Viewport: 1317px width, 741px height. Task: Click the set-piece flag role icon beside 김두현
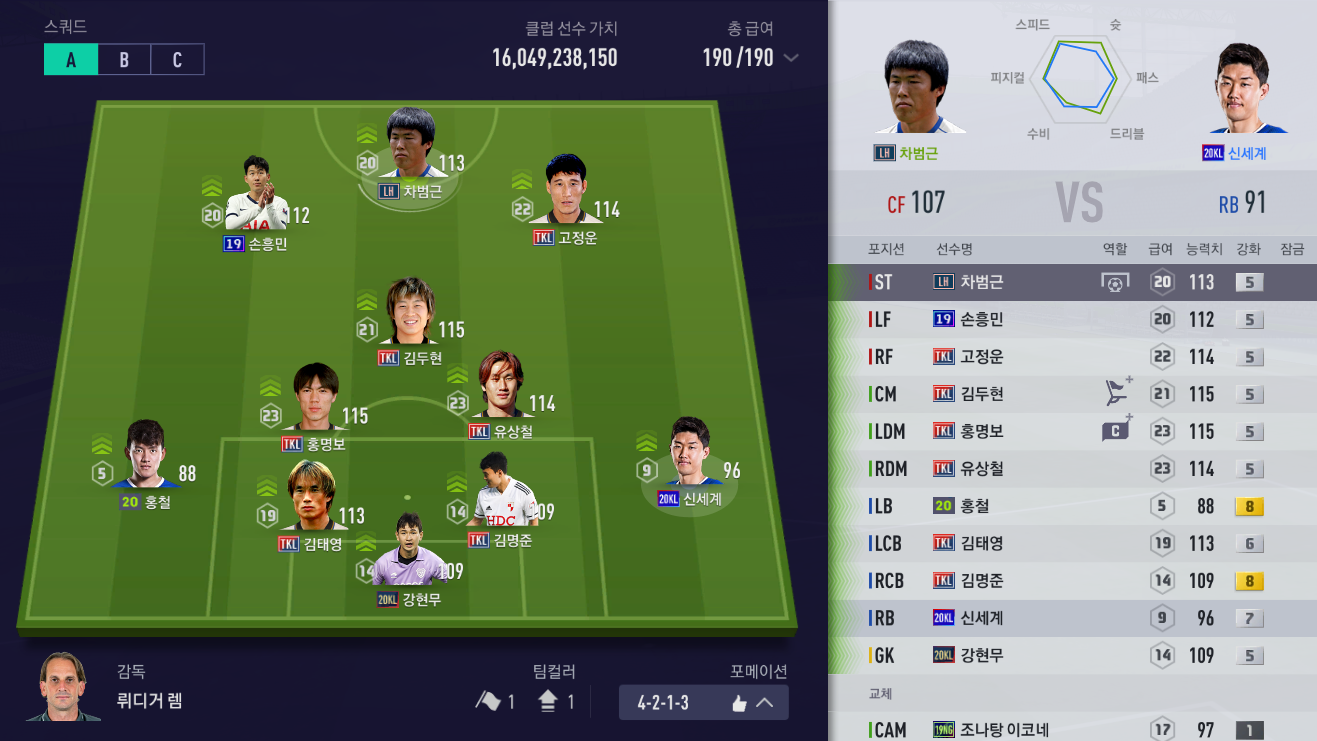click(1115, 393)
